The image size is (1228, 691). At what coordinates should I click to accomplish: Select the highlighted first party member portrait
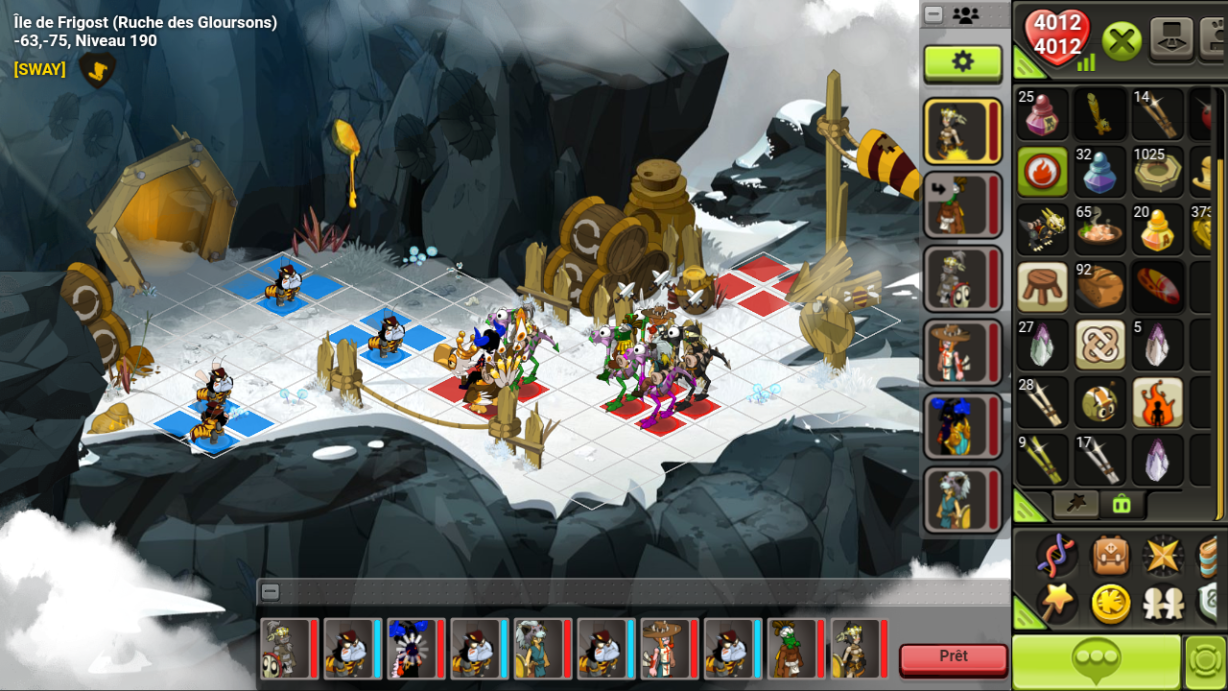tap(958, 131)
